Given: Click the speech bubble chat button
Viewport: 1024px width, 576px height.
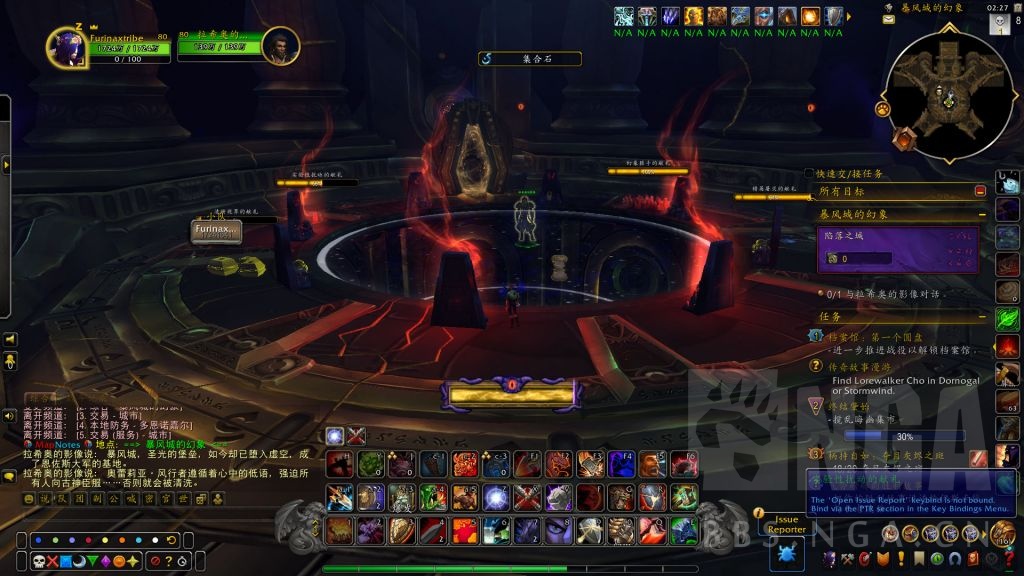Looking at the screenshot, I should [x=10, y=477].
